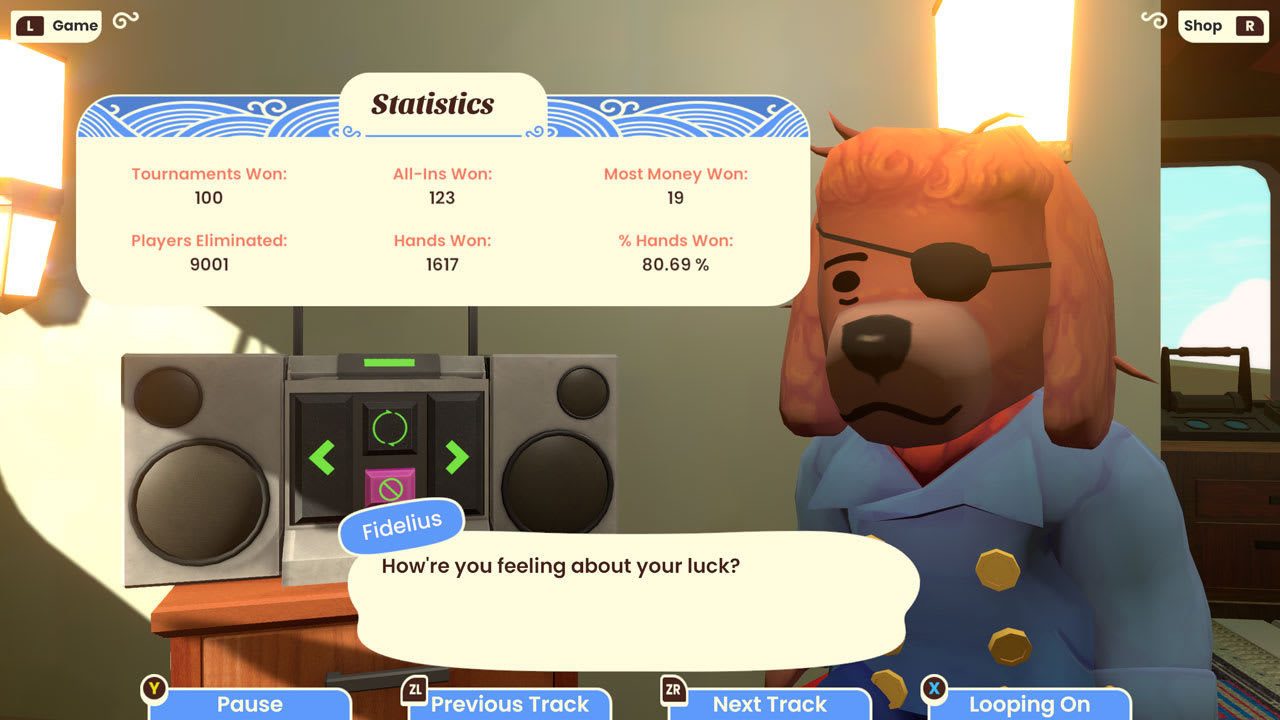Click the Fidelius name tag
Image resolution: width=1280 pixels, height=720 pixels.
[x=400, y=522]
